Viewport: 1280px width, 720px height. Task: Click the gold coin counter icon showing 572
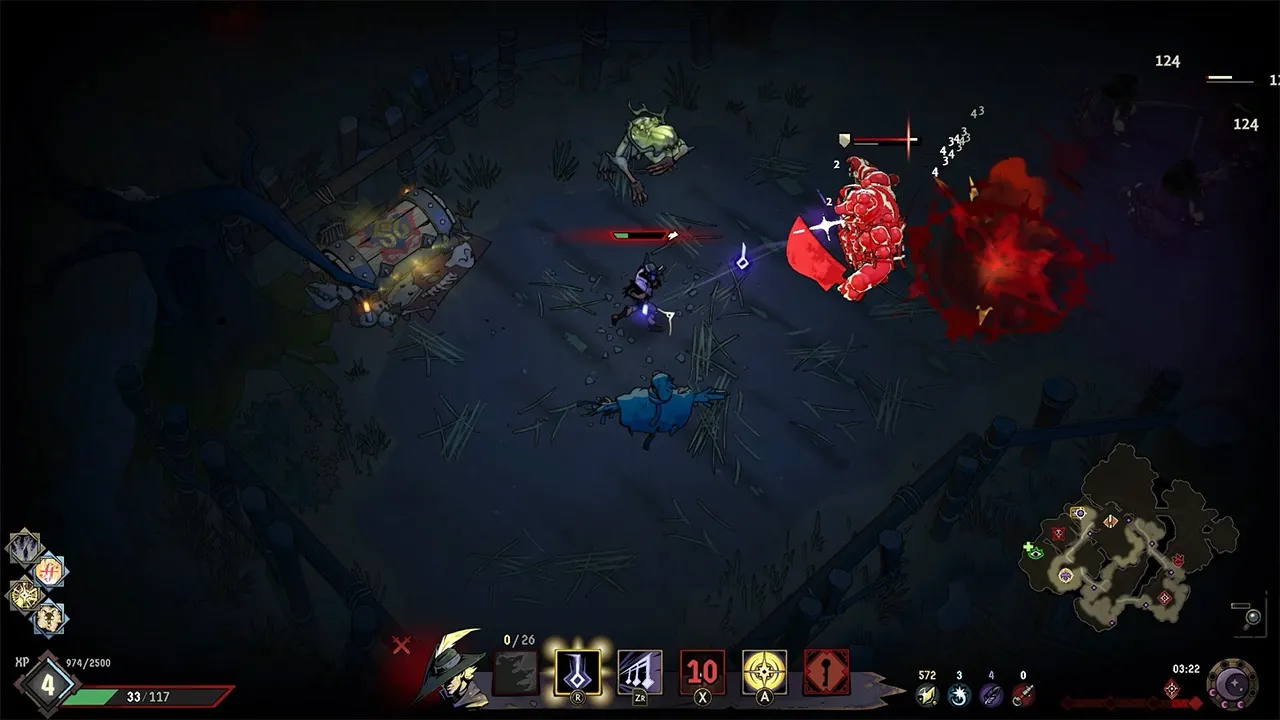coord(926,694)
